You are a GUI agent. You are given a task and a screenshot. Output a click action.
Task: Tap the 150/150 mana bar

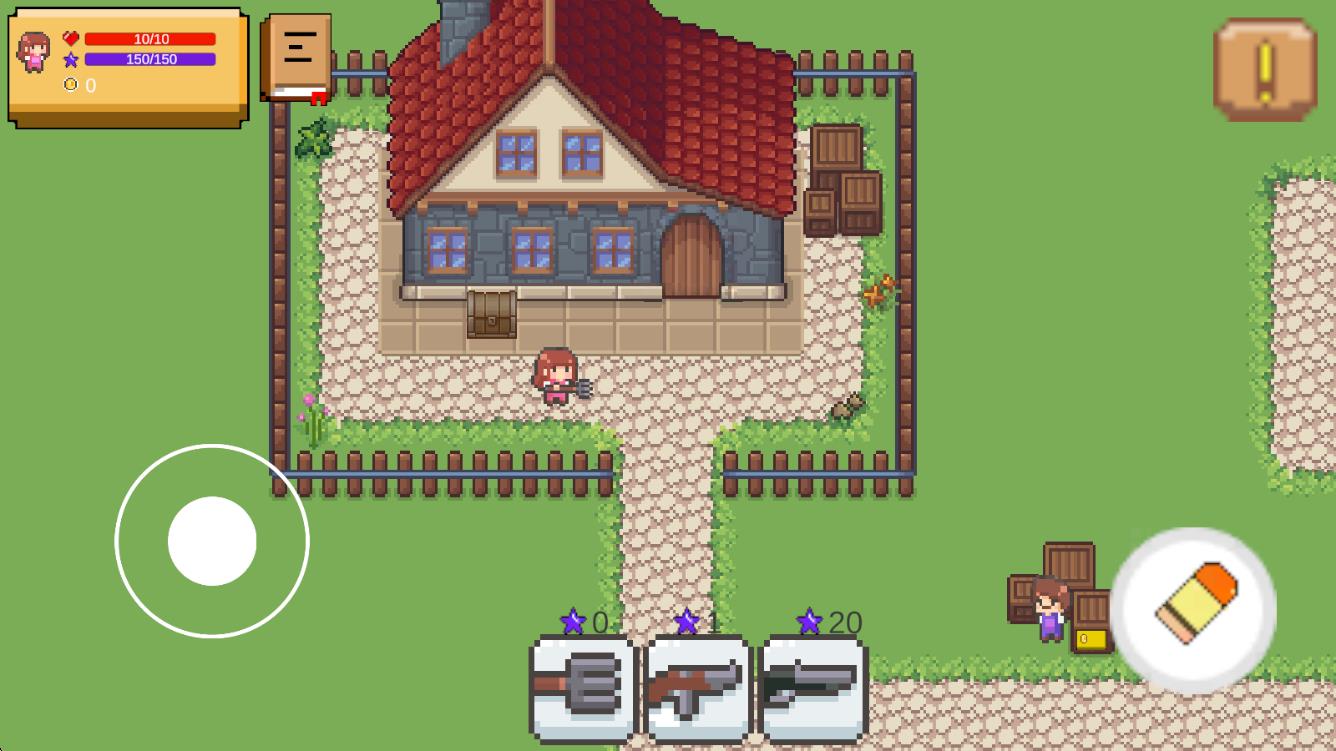tap(150, 60)
